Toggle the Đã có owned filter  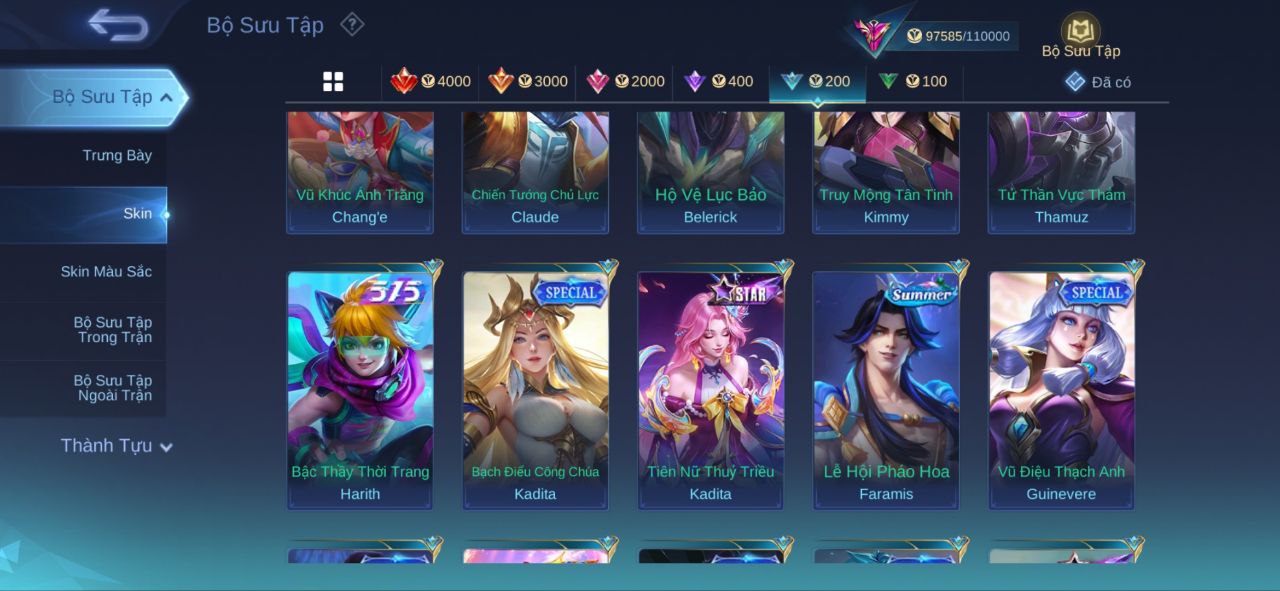pos(1098,82)
